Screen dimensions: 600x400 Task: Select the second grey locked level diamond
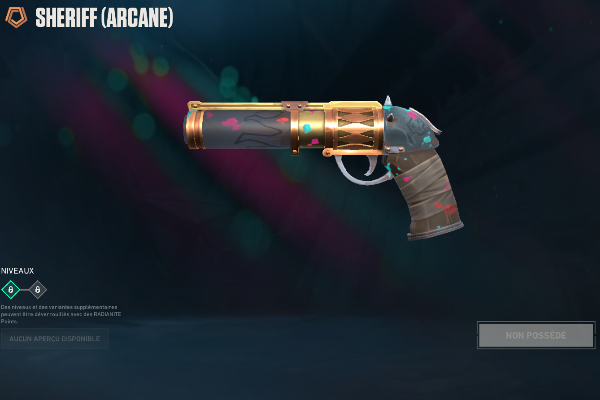click(38, 290)
